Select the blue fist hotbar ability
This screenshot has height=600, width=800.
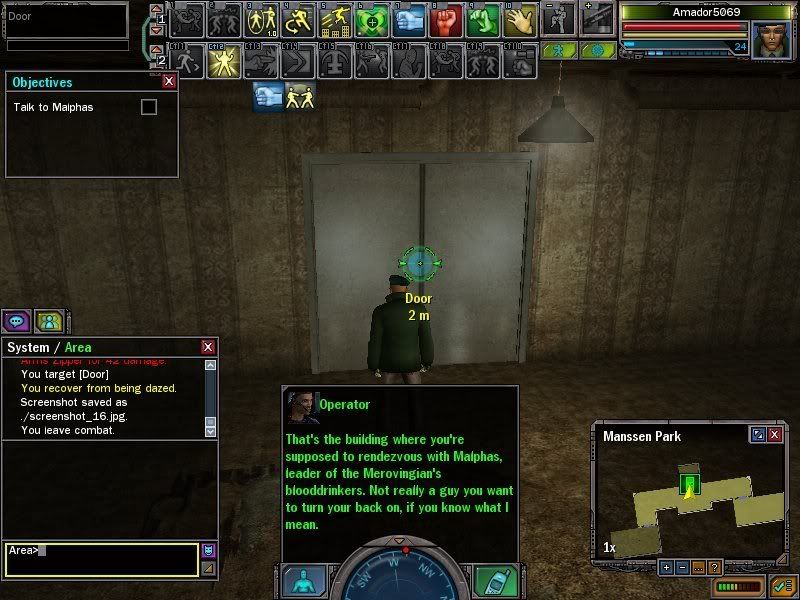tap(409, 20)
